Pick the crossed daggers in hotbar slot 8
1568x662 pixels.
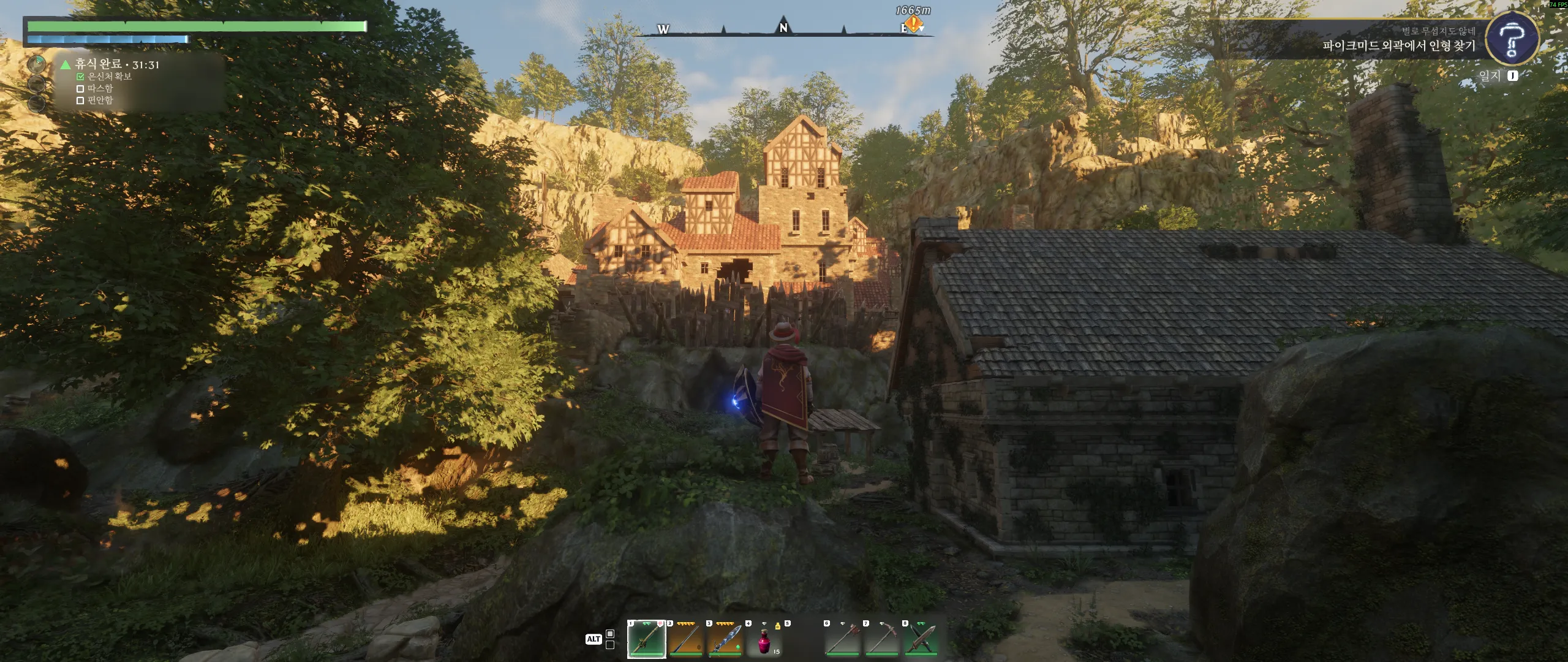click(x=921, y=639)
